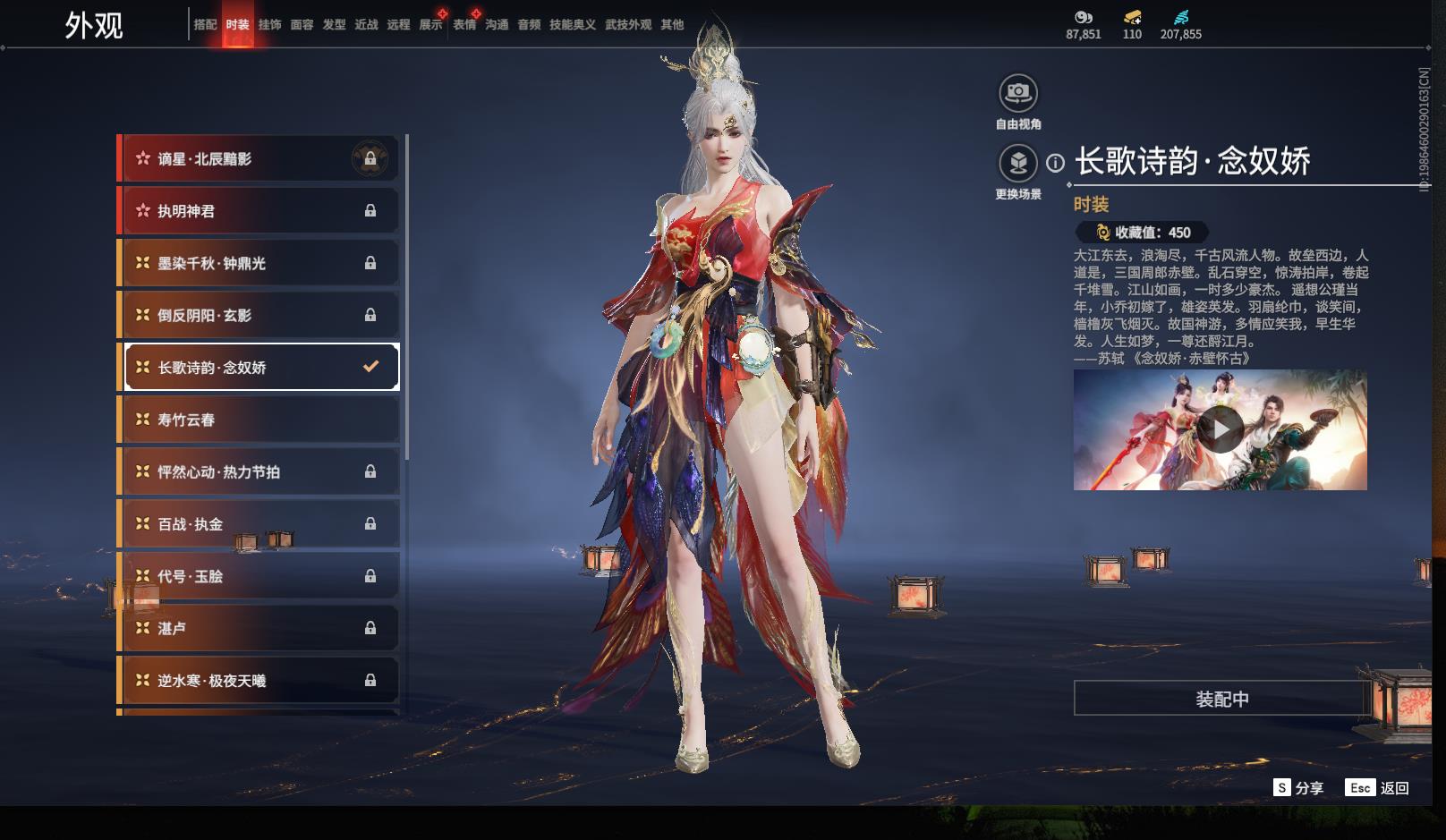Switch to the 表情 emotes tab
The height and width of the screenshot is (840, 1446).
[464, 25]
